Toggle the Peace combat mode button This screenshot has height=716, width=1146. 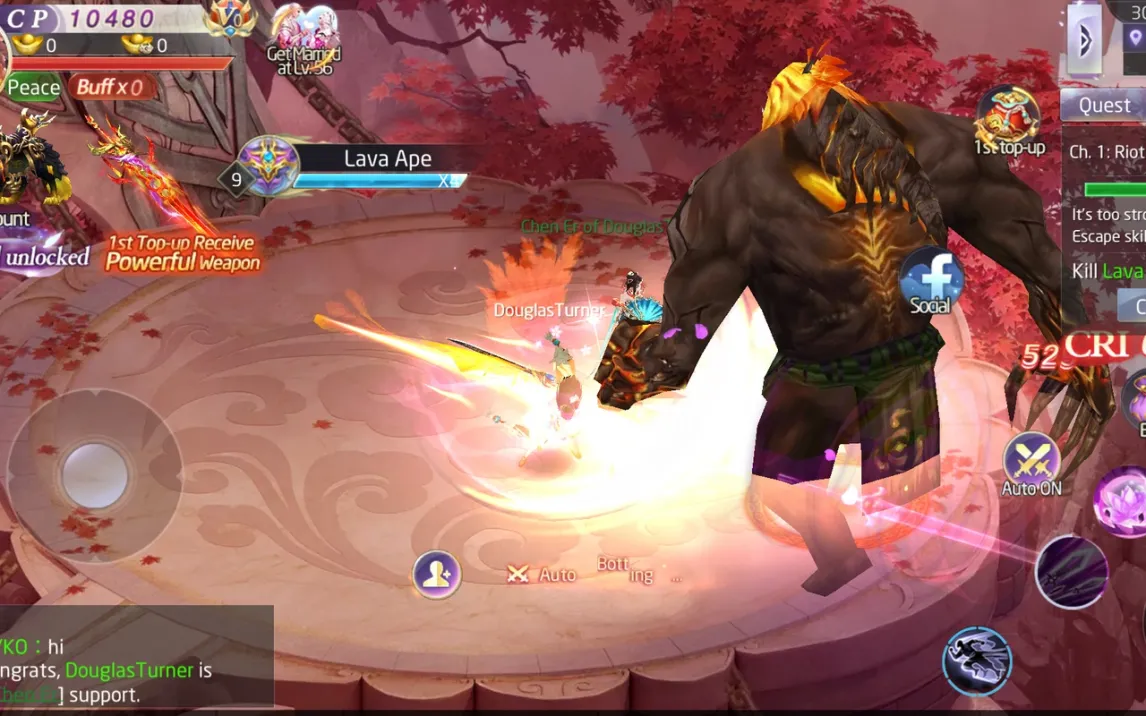(x=33, y=88)
